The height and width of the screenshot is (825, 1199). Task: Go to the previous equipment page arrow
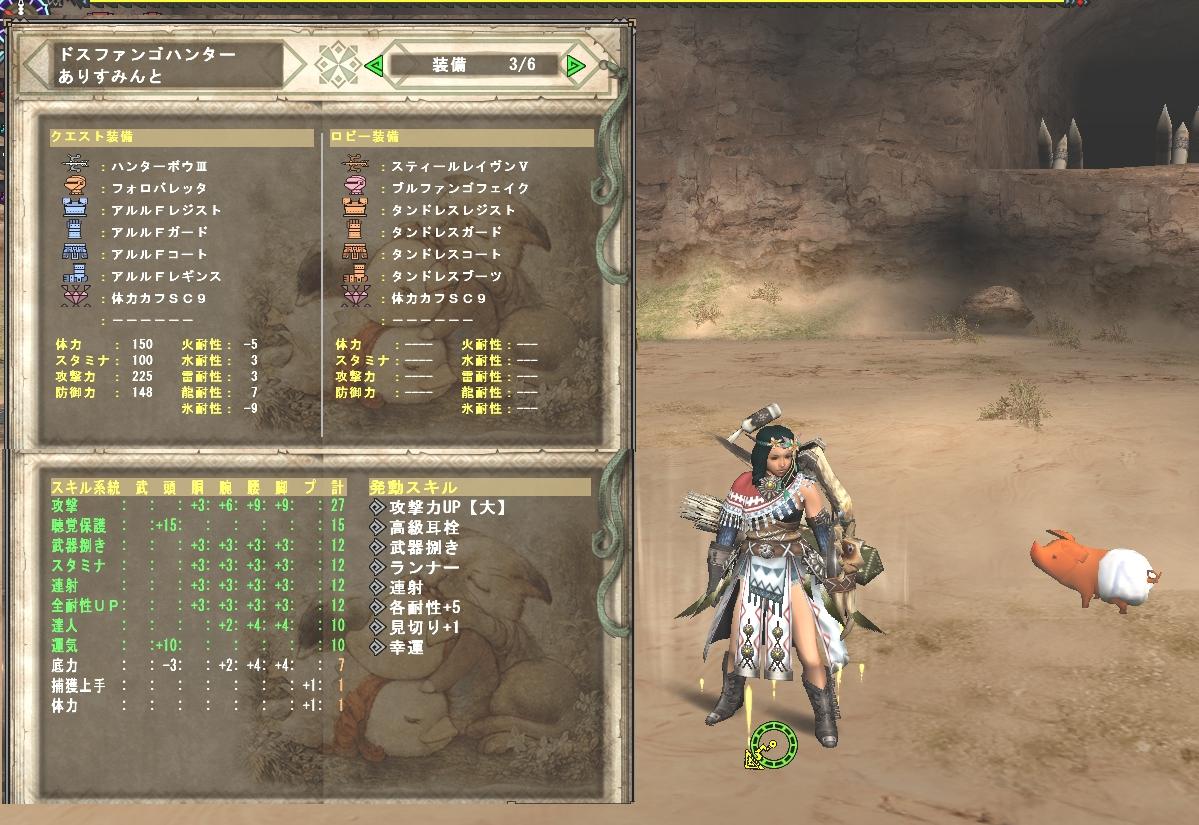coord(374,66)
